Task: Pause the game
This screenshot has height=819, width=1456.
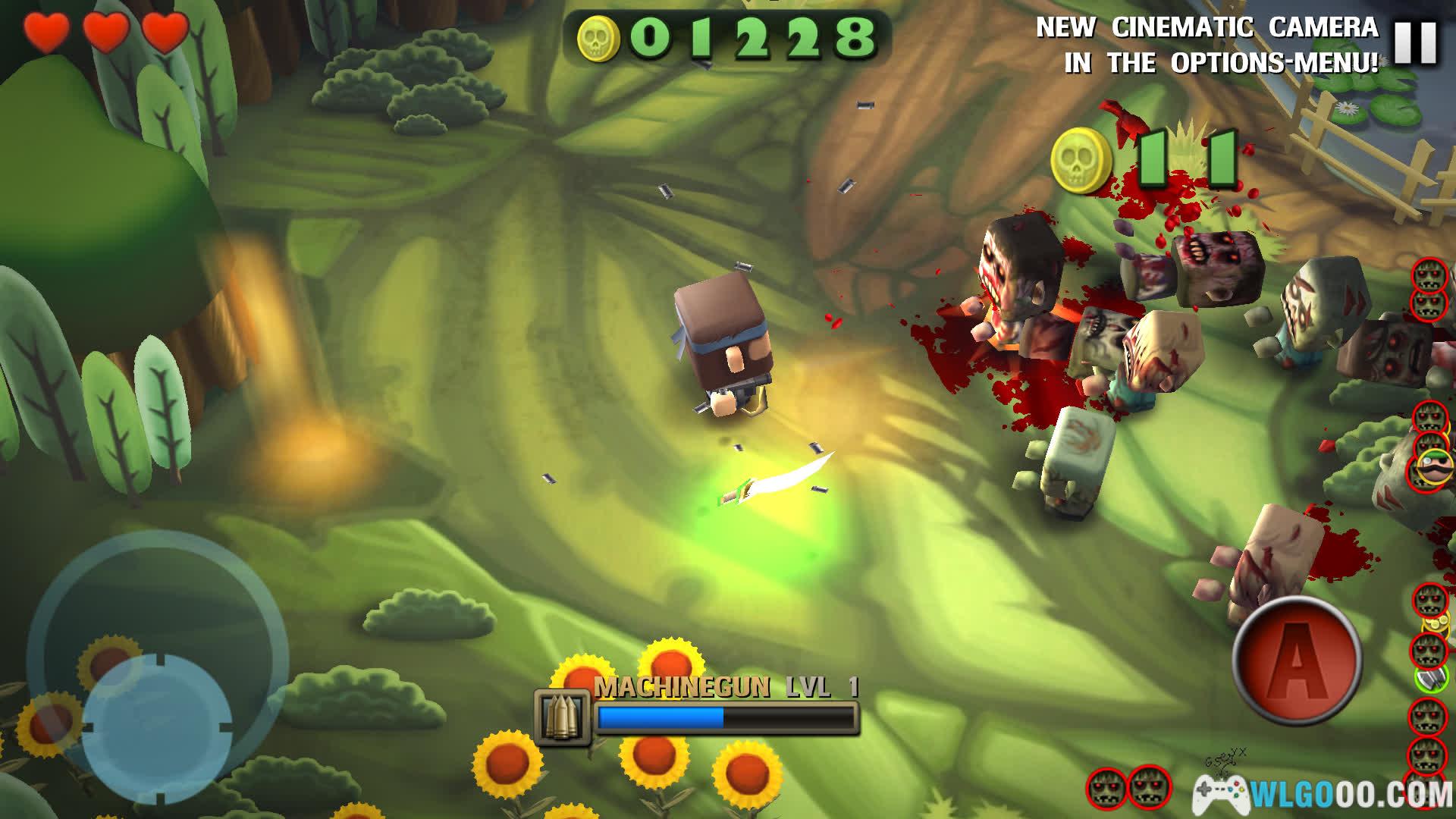Action: pyautogui.click(x=1415, y=42)
